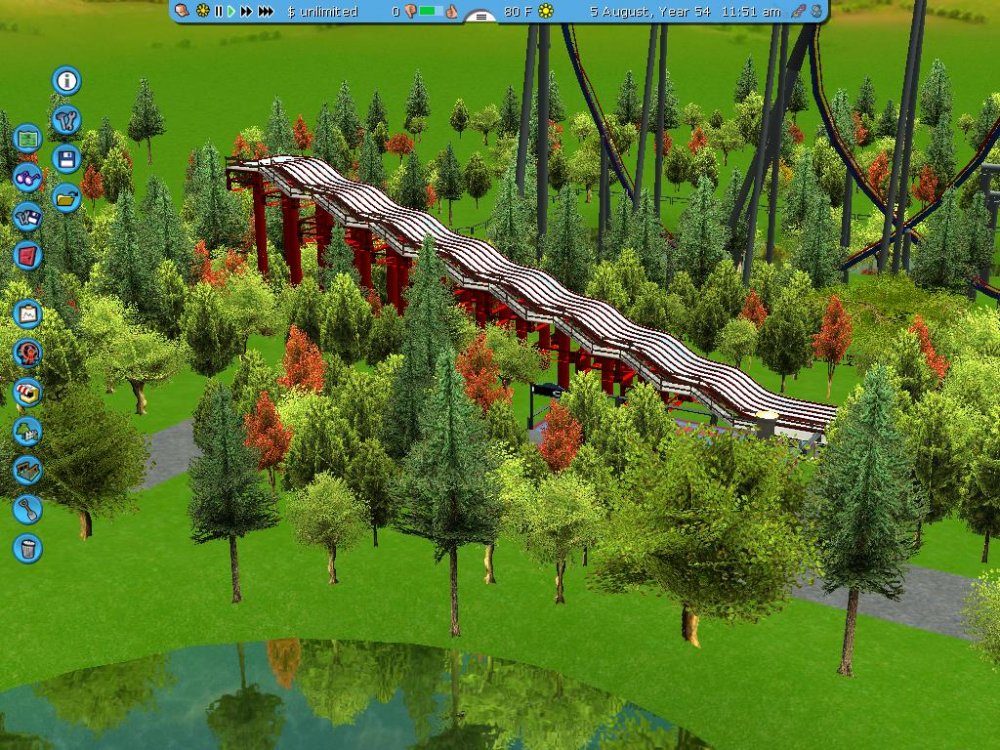Open the game options wrench icon

point(67,119)
